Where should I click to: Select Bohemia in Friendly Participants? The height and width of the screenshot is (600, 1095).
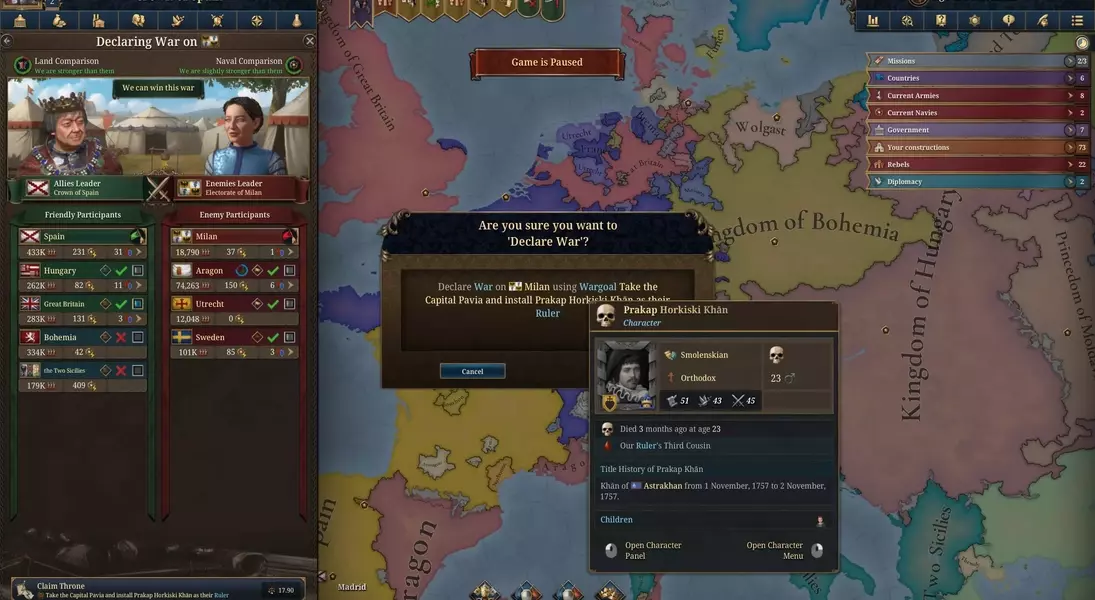[60, 337]
